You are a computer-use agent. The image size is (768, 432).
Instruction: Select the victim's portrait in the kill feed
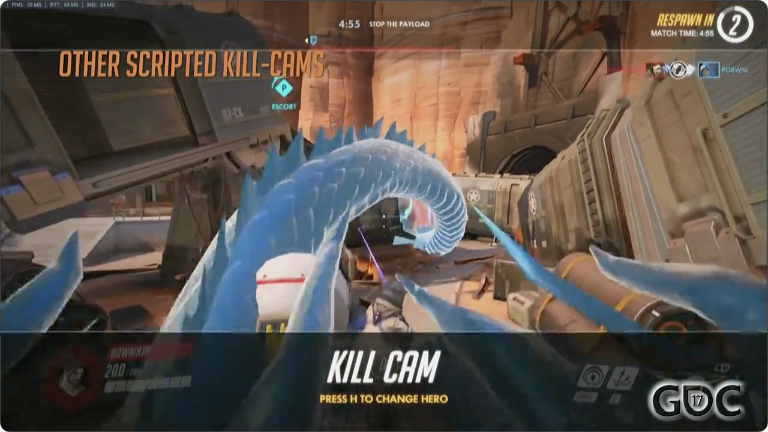coord(708,69)
